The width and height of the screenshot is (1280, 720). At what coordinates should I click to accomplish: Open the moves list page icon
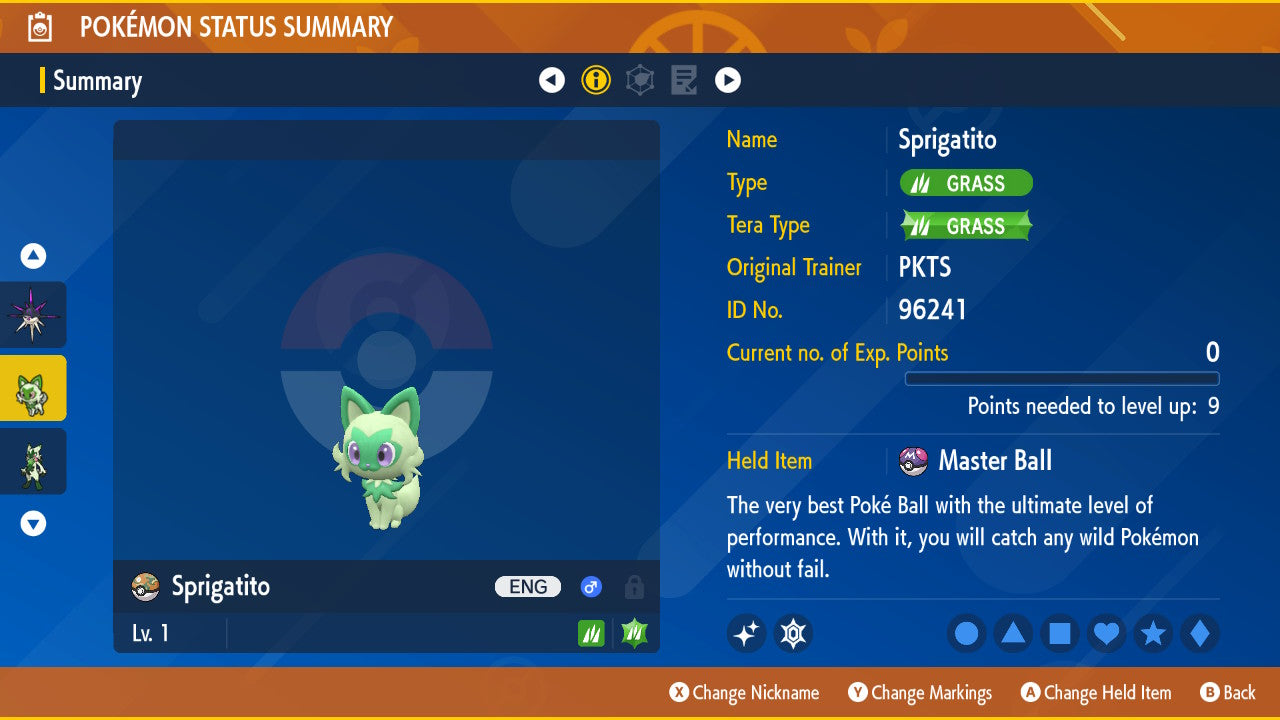click(x=684, y=80)
